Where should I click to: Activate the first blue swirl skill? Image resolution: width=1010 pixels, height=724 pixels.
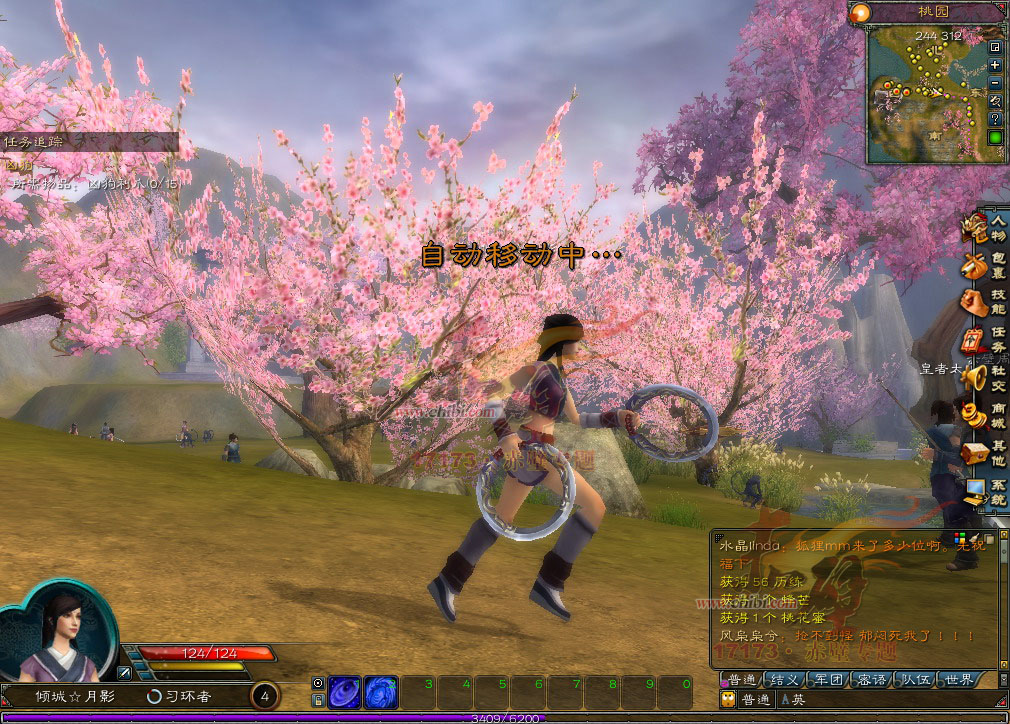(x=345, y=692)
